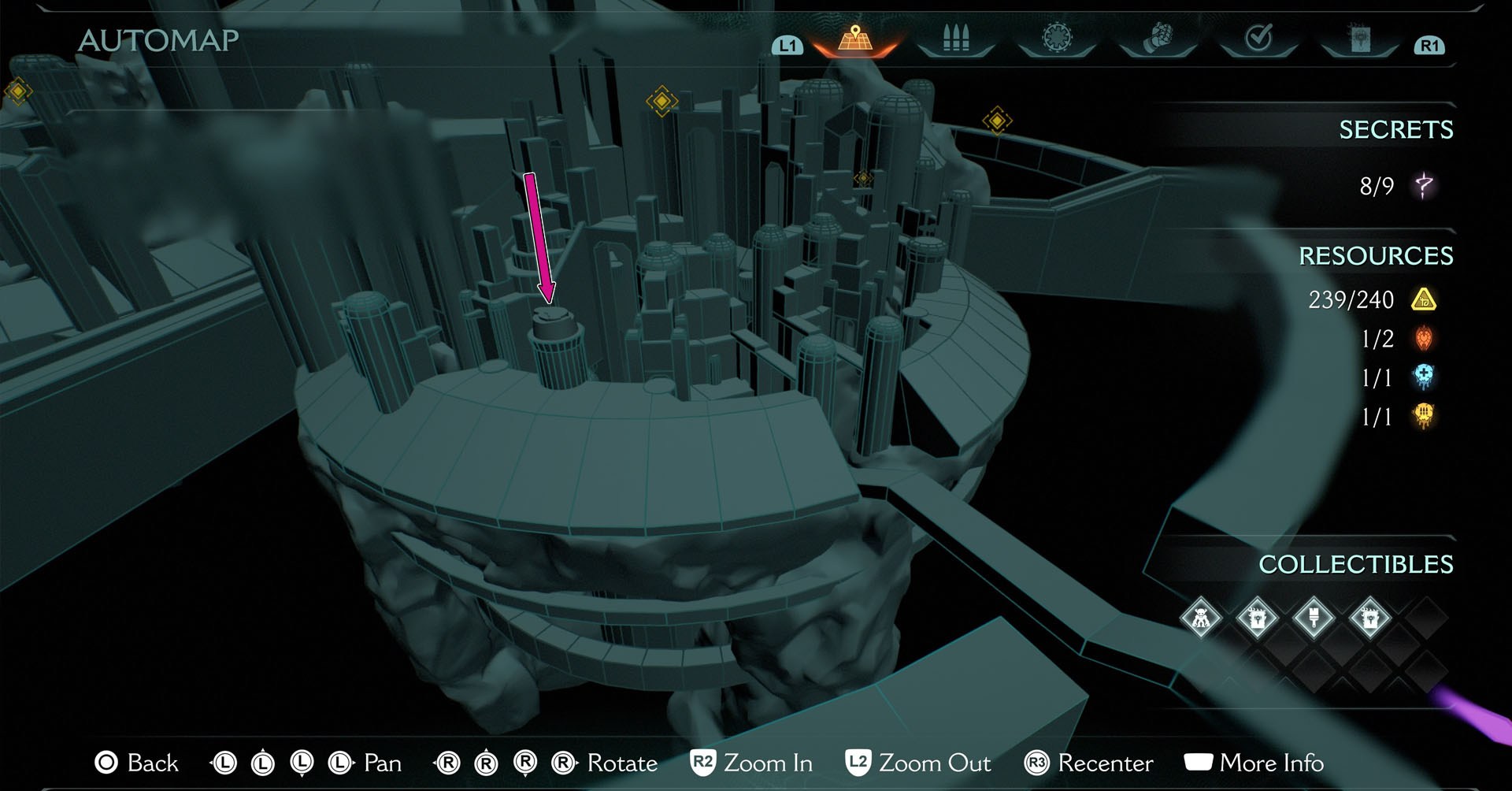Viewport: 1512px width, 791px height.
Task: Select the gauntlet icon in the top bar
Action: pyautogui.click(x=1158, y=35)
